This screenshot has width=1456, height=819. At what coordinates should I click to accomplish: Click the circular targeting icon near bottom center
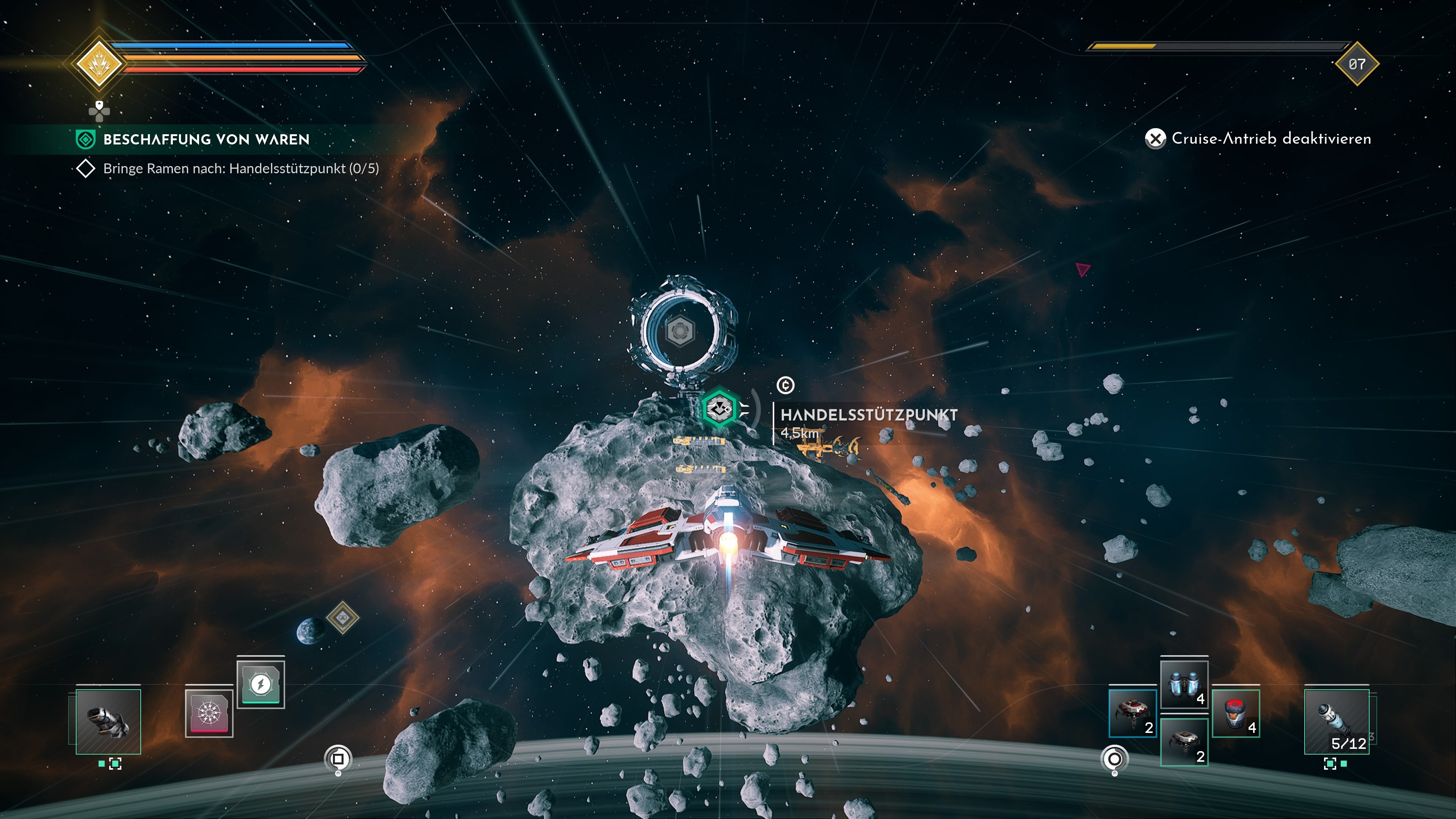[x=338, y=758]
